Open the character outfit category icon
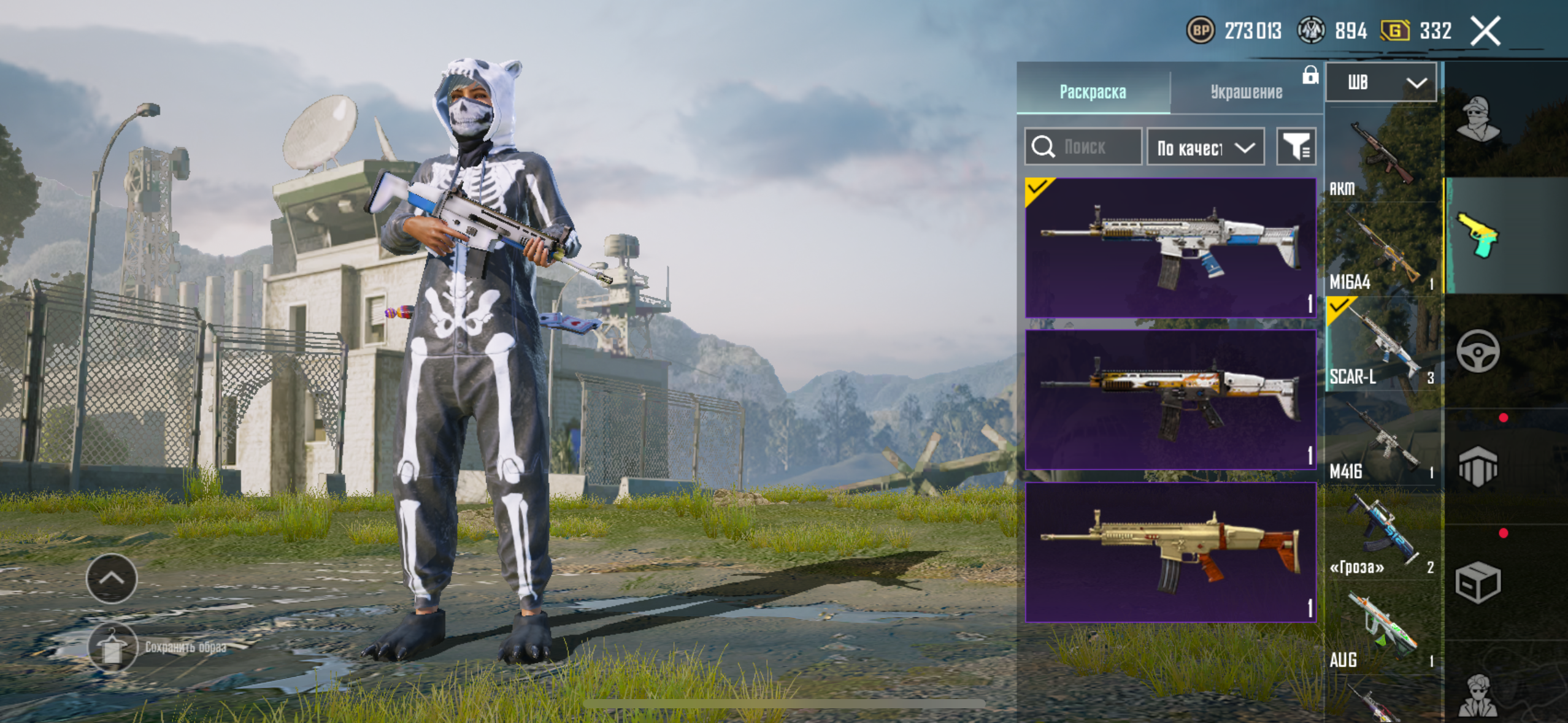Viewport: 1568px width, 723px height. coord(1478,120)
